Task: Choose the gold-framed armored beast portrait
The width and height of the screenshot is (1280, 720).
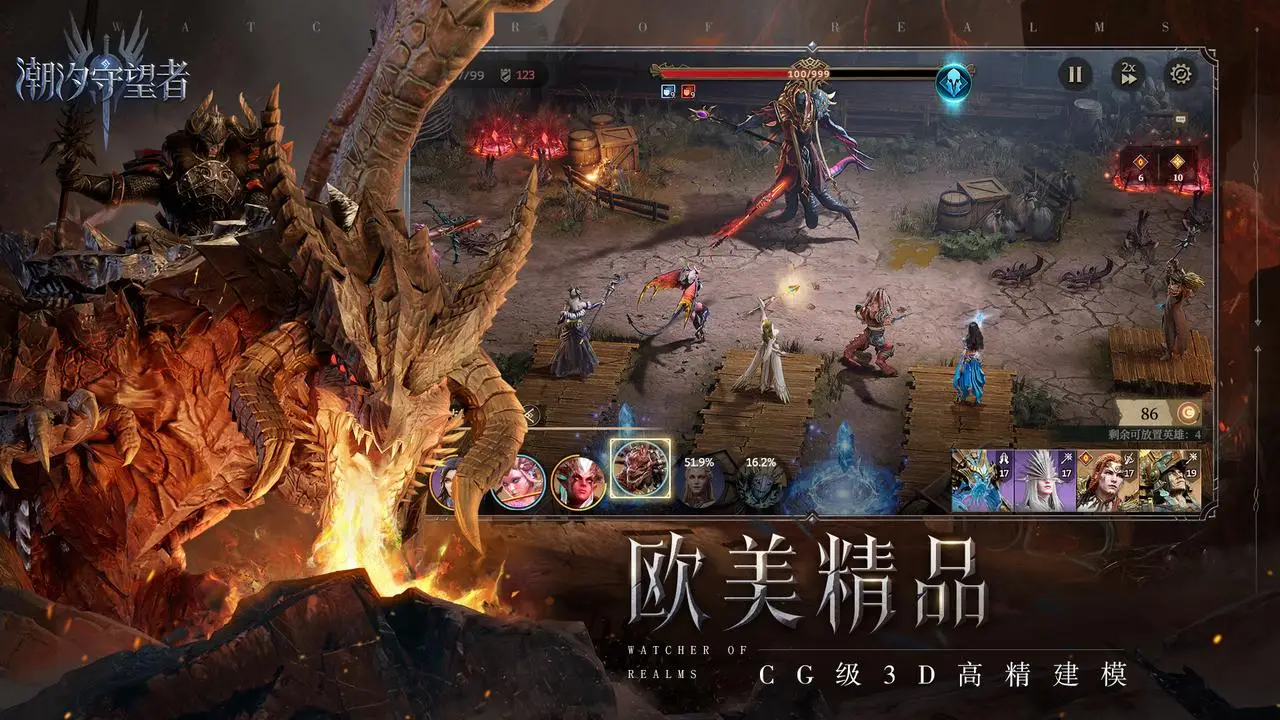Action: pyautogui.click(x=640, y=468)
